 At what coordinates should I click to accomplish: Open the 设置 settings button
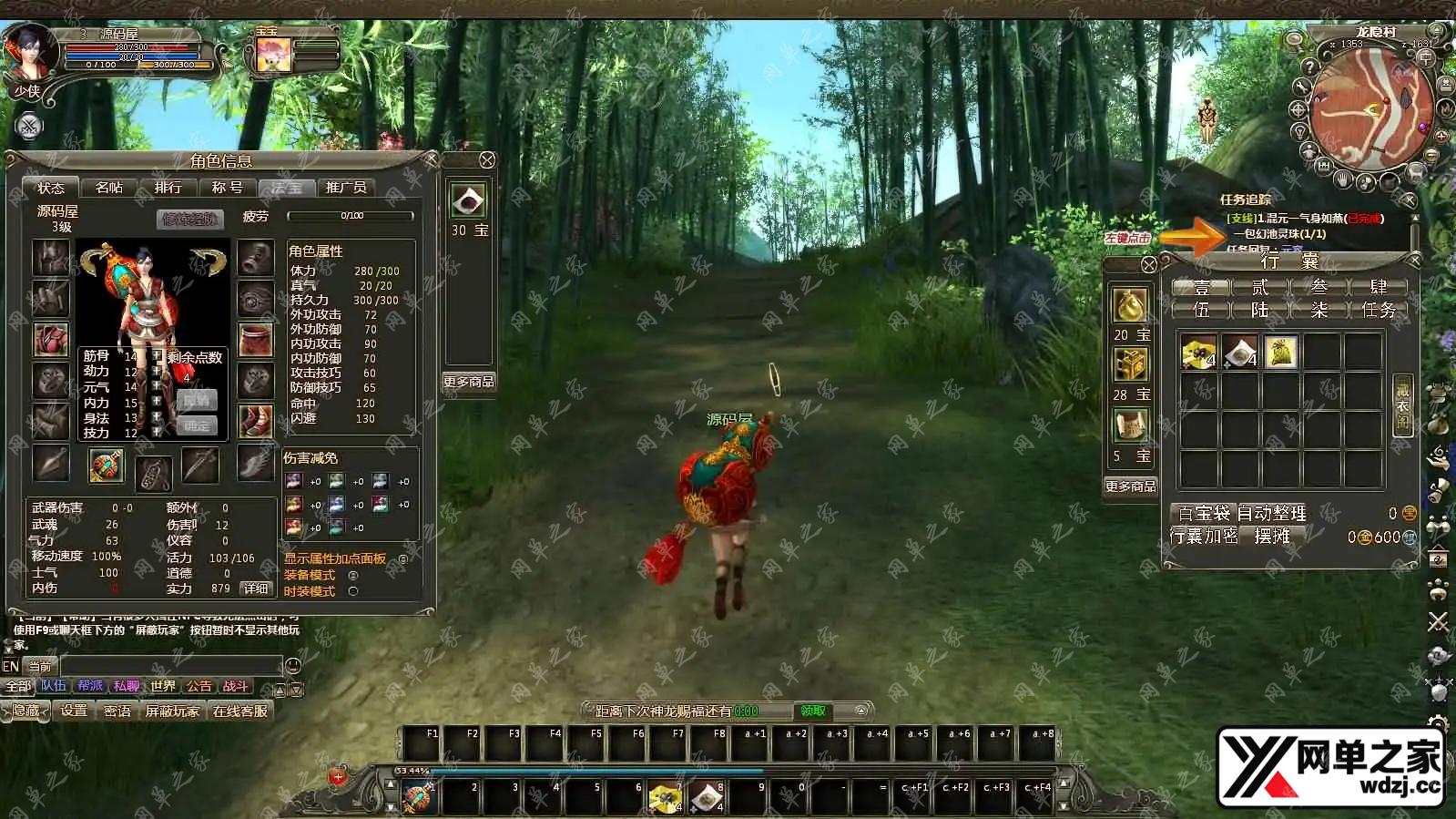tap(74, 711)
